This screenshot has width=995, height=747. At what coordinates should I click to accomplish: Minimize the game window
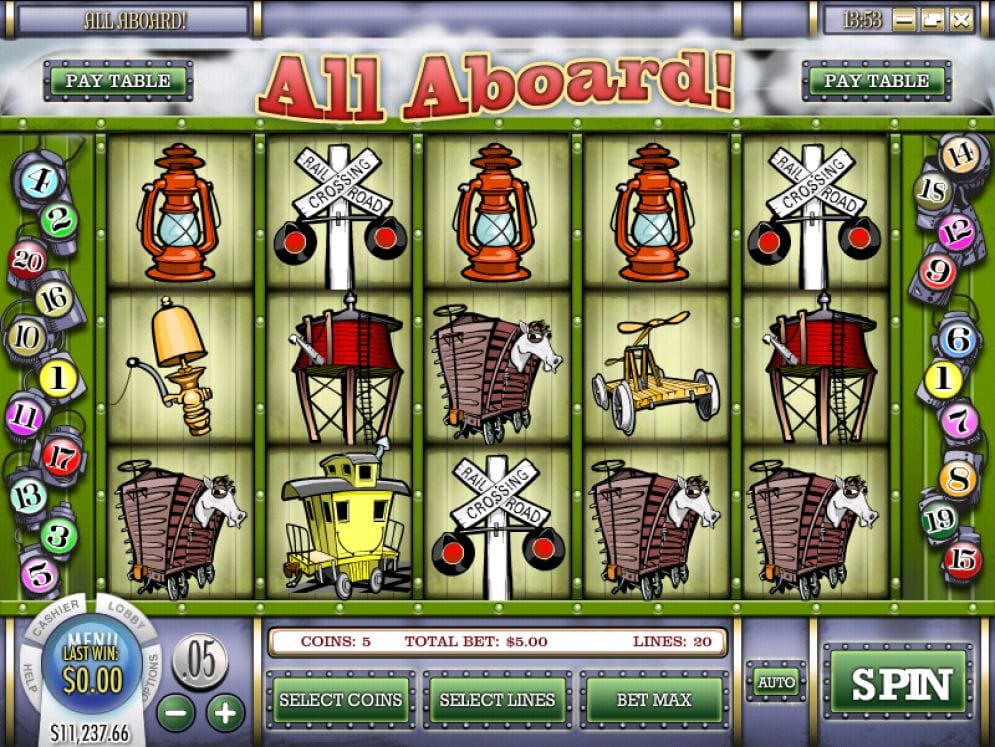click(x=904, y=19)
